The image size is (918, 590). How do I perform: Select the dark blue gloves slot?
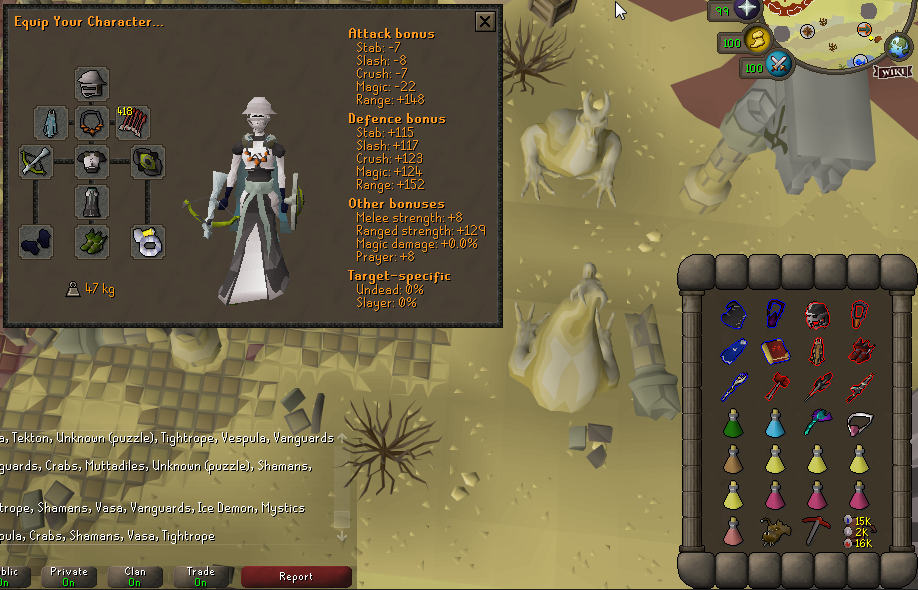pyautogui.click(x=36, y=241)
